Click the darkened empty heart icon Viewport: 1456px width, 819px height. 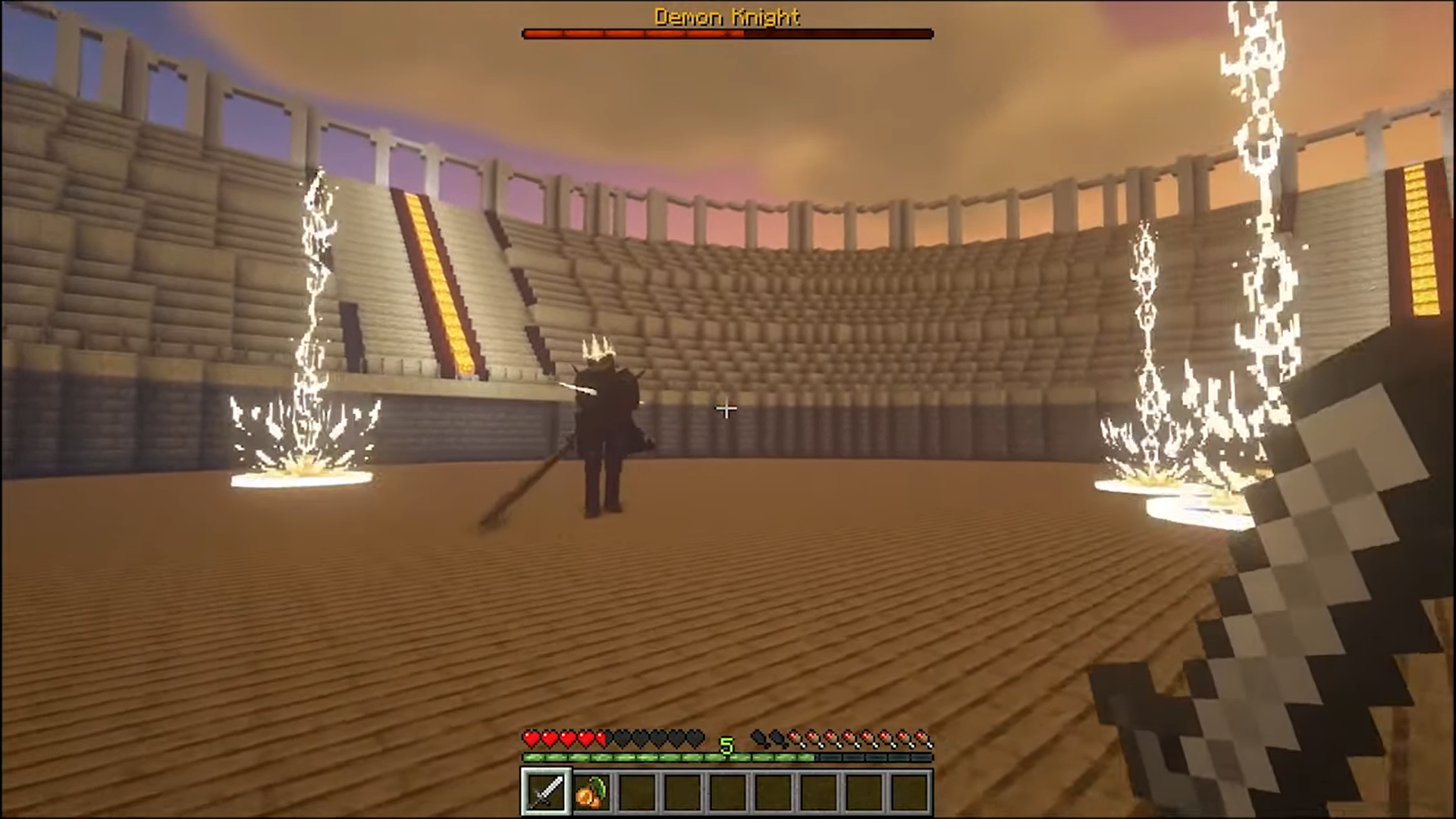click(641, 737)
